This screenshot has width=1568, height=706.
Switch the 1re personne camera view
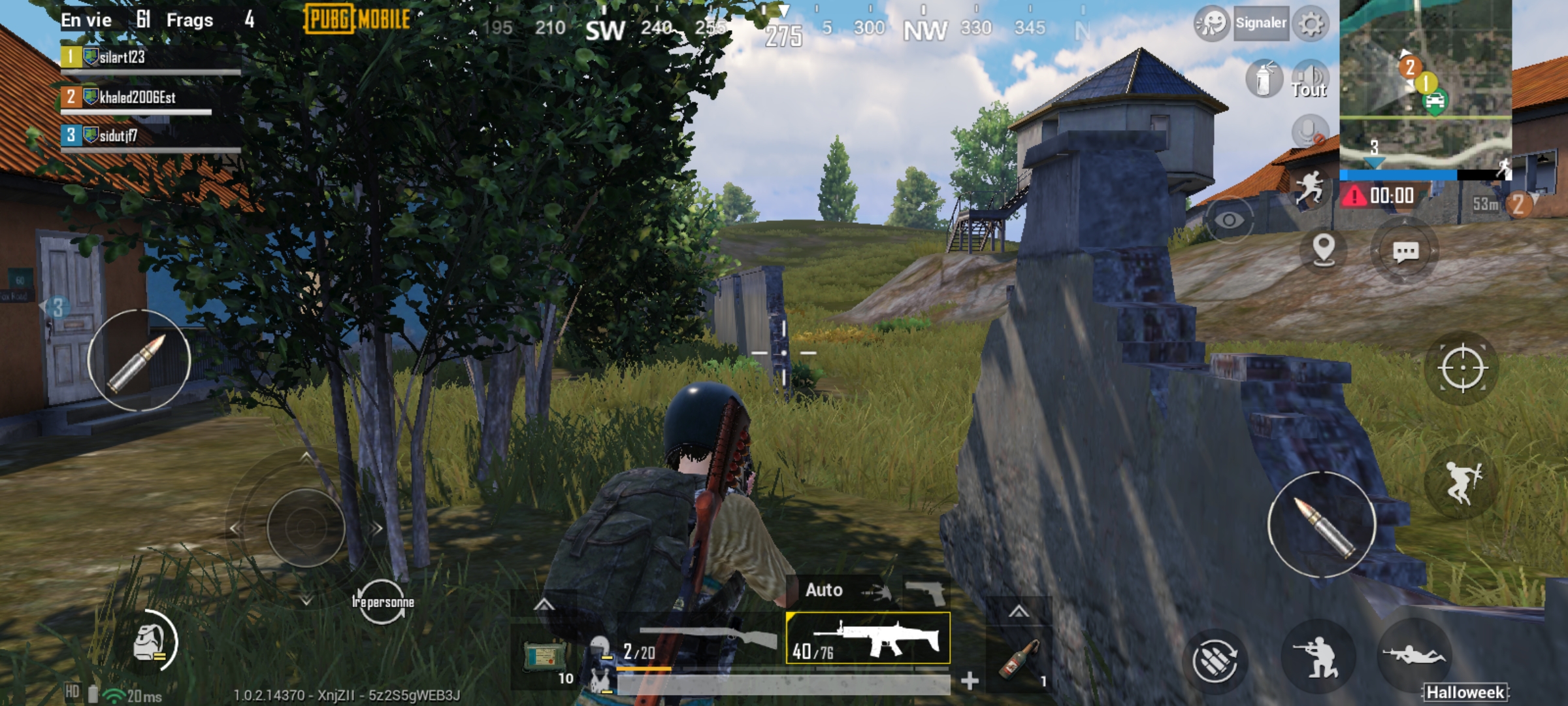tap(382, 601)
